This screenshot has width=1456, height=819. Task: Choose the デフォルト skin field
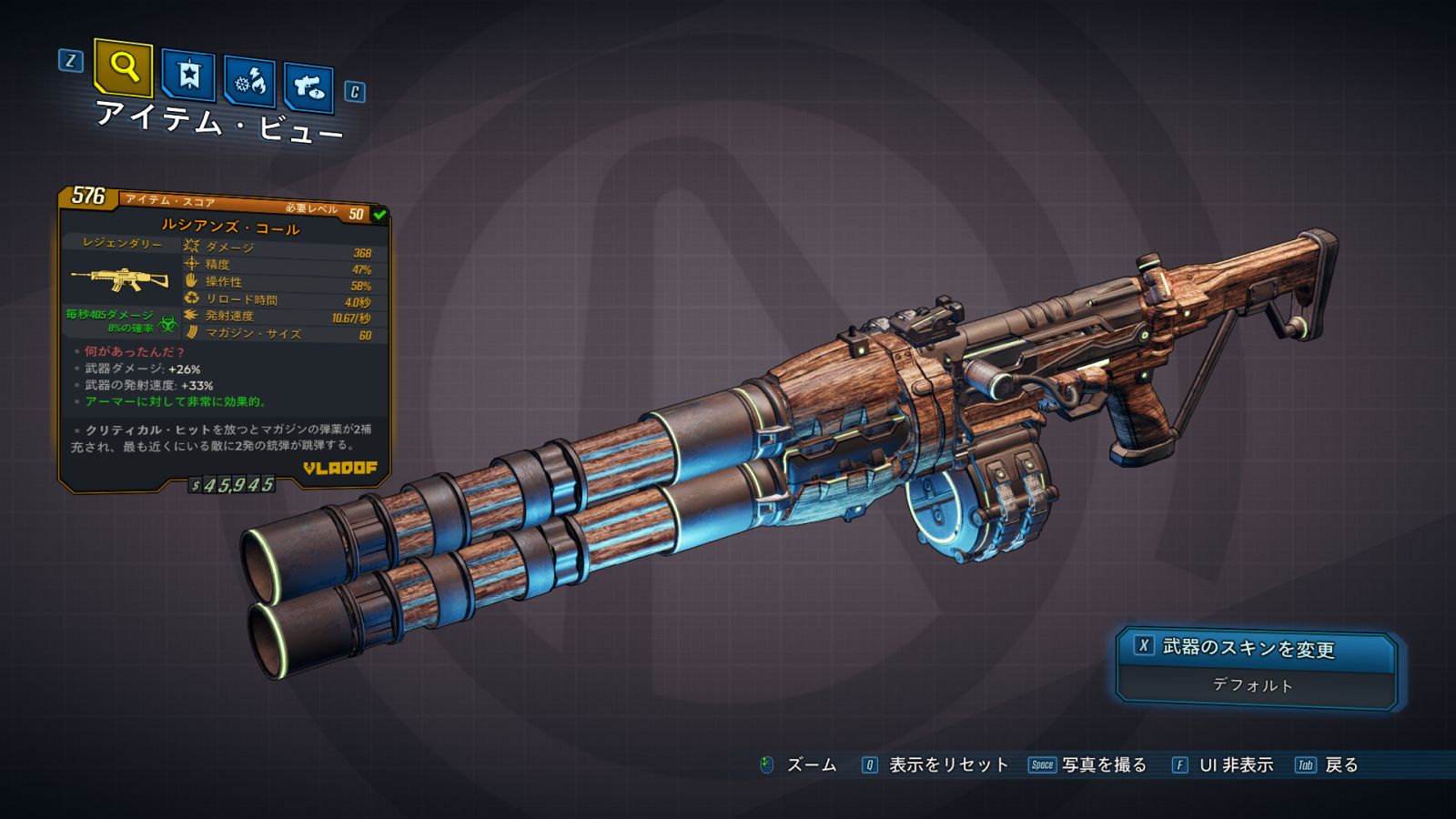1253,685
